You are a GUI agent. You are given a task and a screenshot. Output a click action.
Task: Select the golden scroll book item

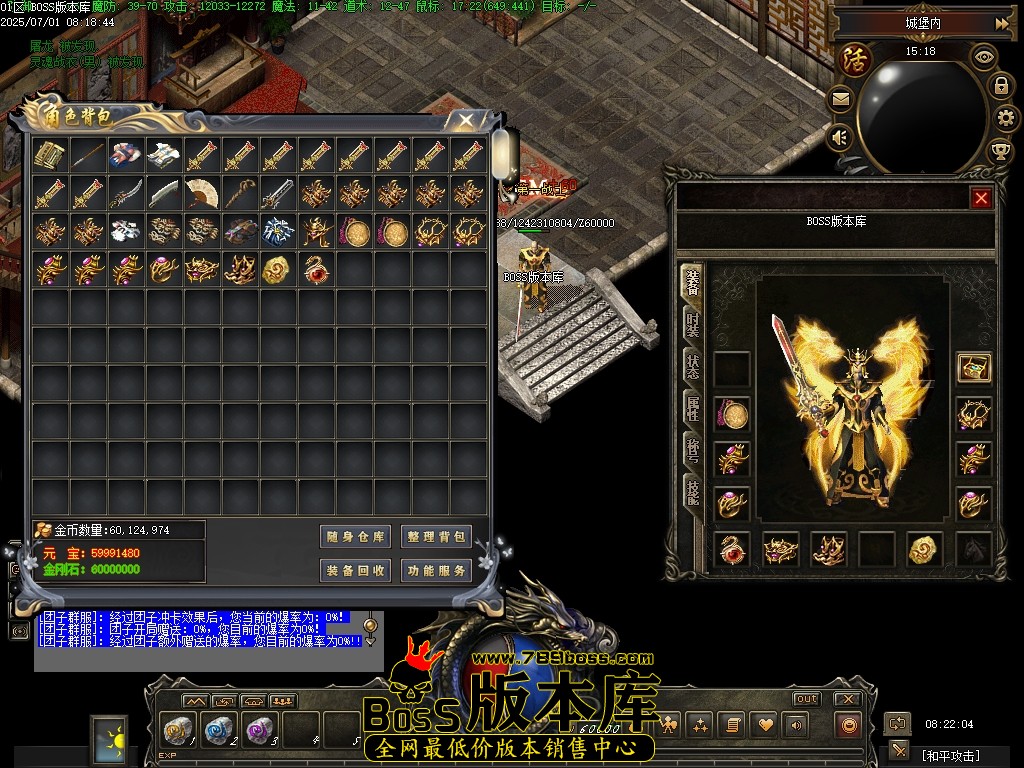pyautogui.click(x=49, y=155)
